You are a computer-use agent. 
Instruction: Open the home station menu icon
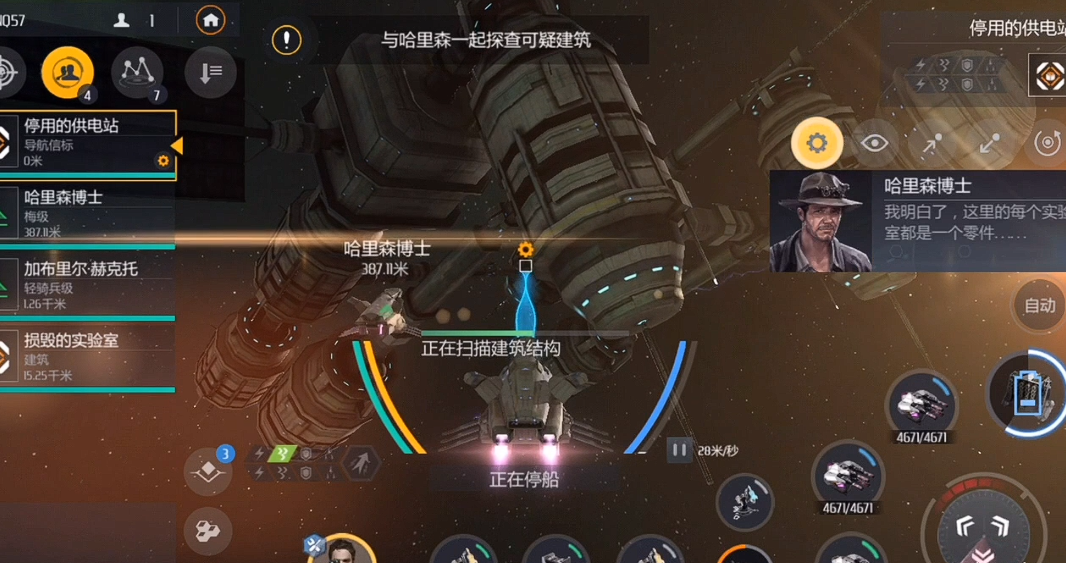click(x=210, y=20)
